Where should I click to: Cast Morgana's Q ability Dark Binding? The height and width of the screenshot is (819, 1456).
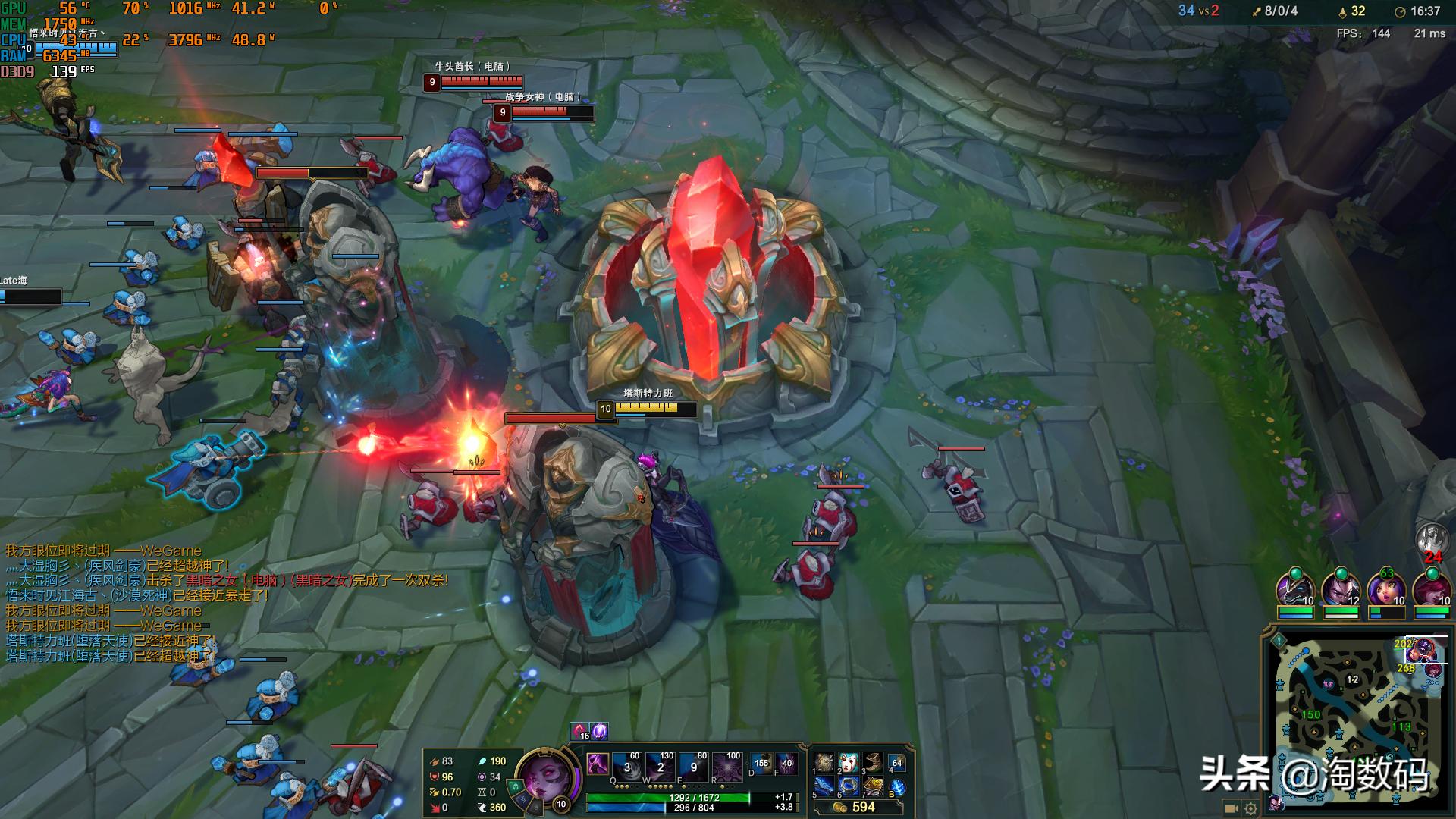(626, 767)
